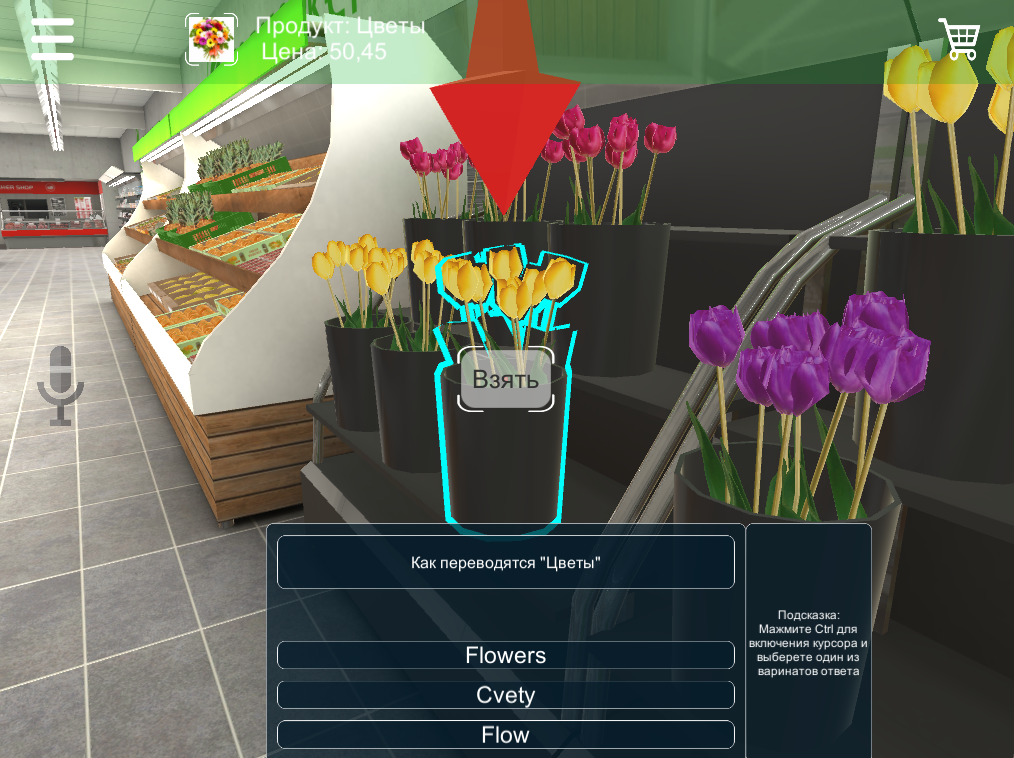This screenshot has height=758, width=1014.
Task: Click the "Взять" take button
Action: click(x=505, y=379)
